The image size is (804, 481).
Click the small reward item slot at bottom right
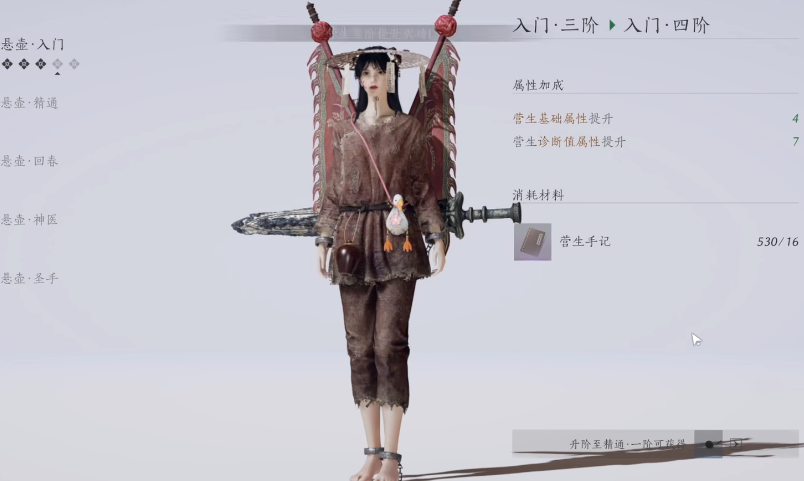[709, 444]
